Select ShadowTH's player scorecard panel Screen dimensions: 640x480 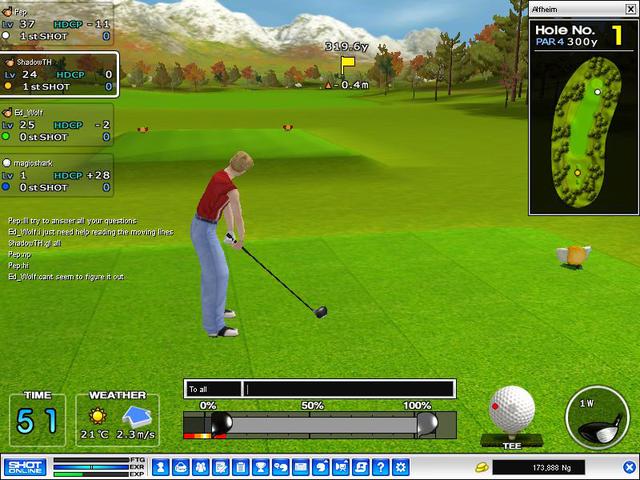[59, 74]
